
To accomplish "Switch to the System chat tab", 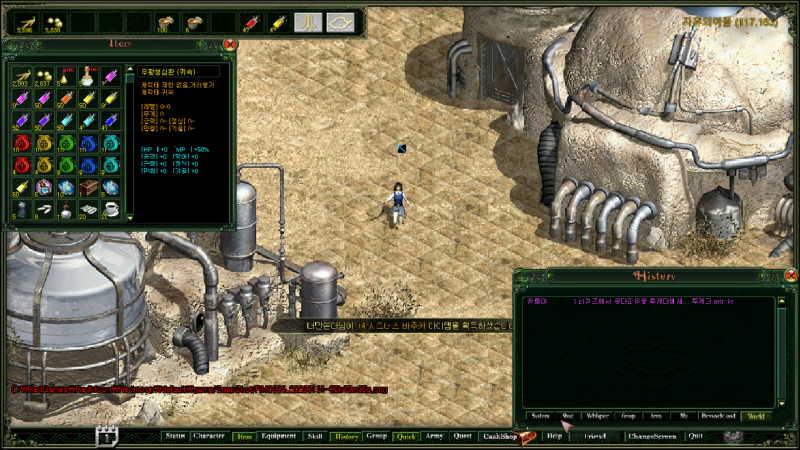I will [x=540, y=415].
